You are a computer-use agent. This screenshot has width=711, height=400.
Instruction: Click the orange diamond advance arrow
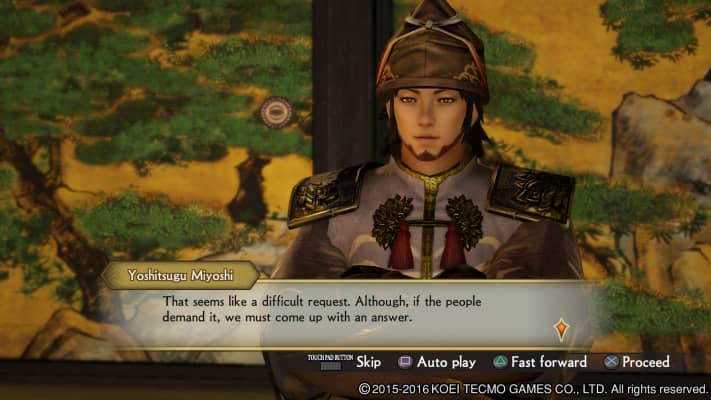click(561, 328)
